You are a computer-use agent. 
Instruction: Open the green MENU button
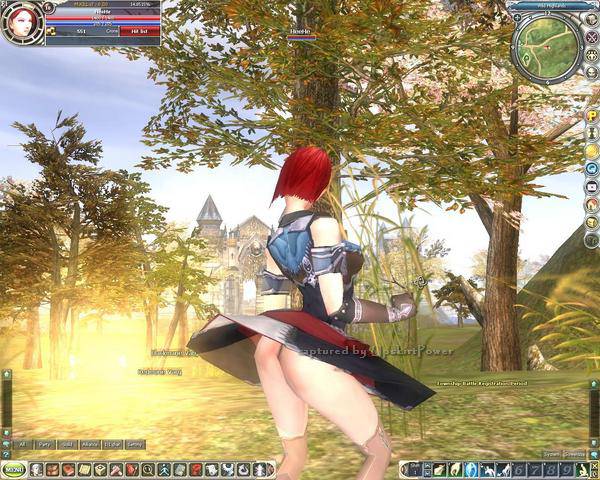point(13,469)
